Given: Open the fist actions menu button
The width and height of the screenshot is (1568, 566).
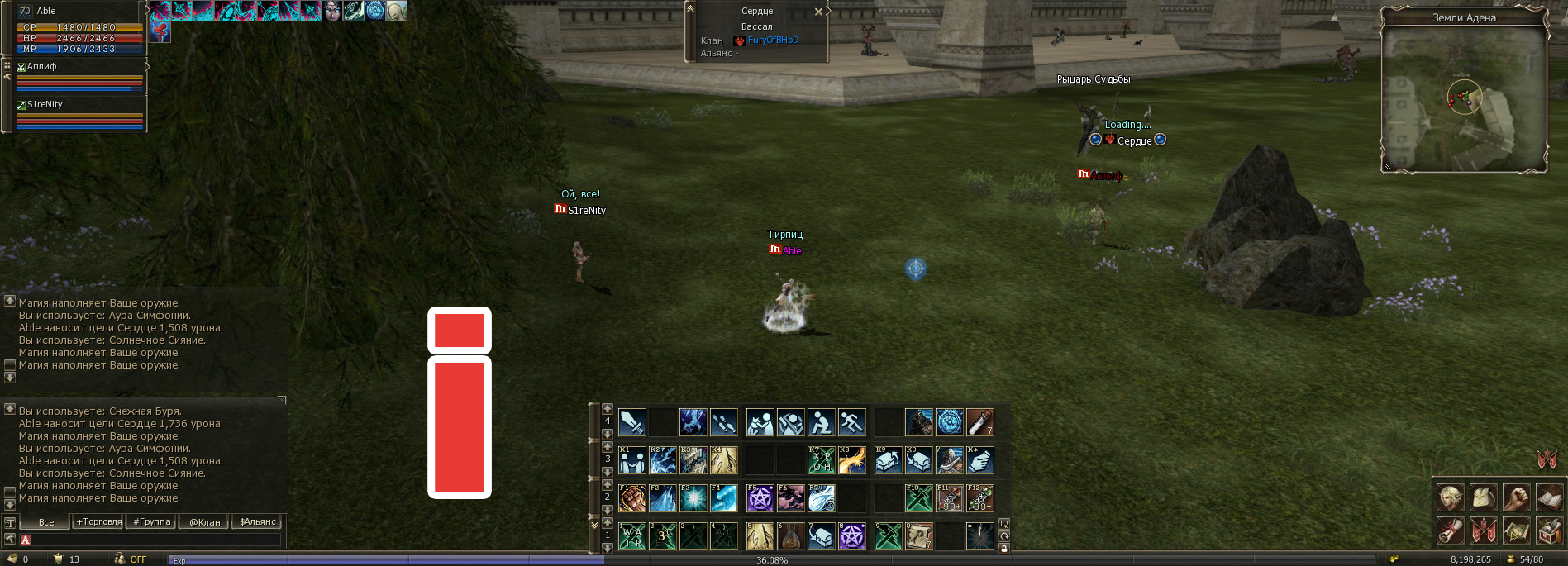Looking at the screenshot, I should click(x=1517, y=497).
